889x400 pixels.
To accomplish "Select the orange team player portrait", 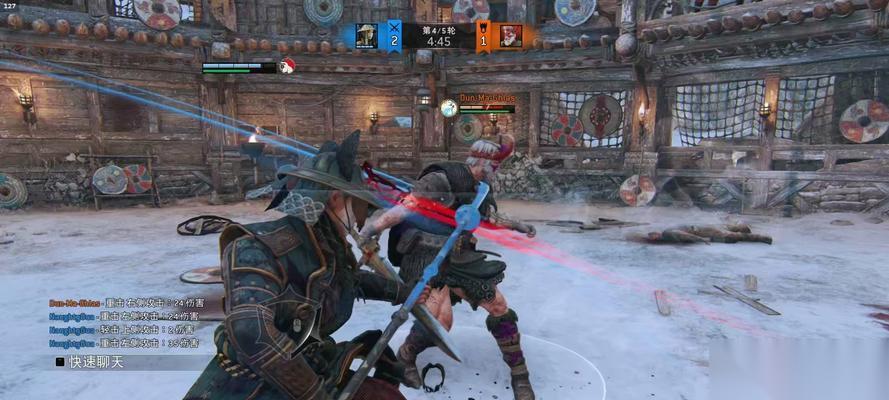I will coord(510,36).
